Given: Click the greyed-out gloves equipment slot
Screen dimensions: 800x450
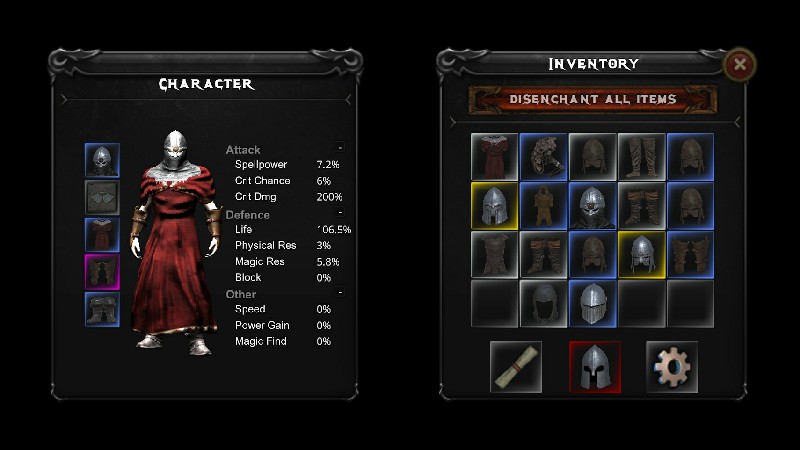Looking at the screenshot, I should pos(102,198).
